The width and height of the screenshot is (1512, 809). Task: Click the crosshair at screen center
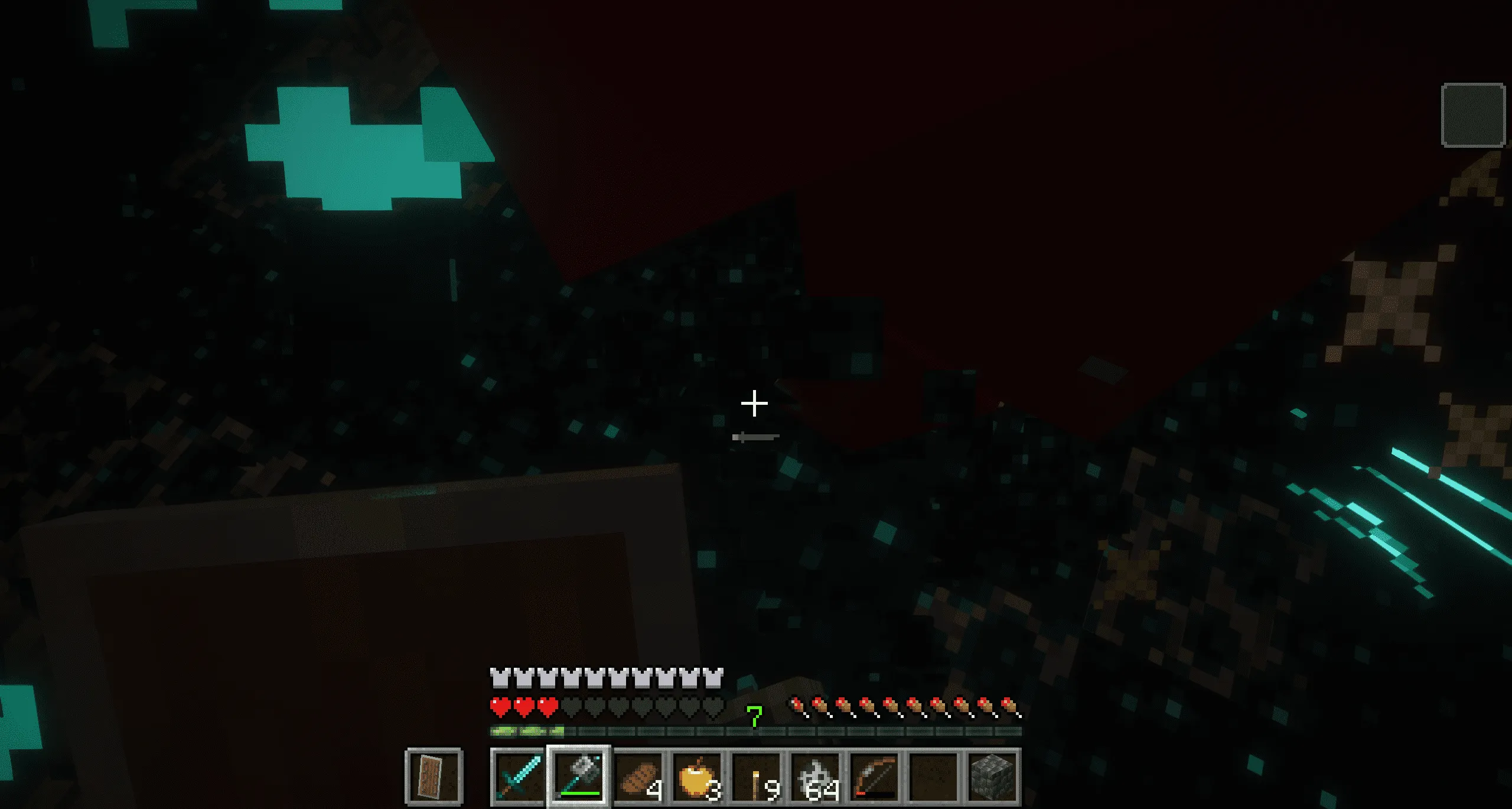coord(755,402)
